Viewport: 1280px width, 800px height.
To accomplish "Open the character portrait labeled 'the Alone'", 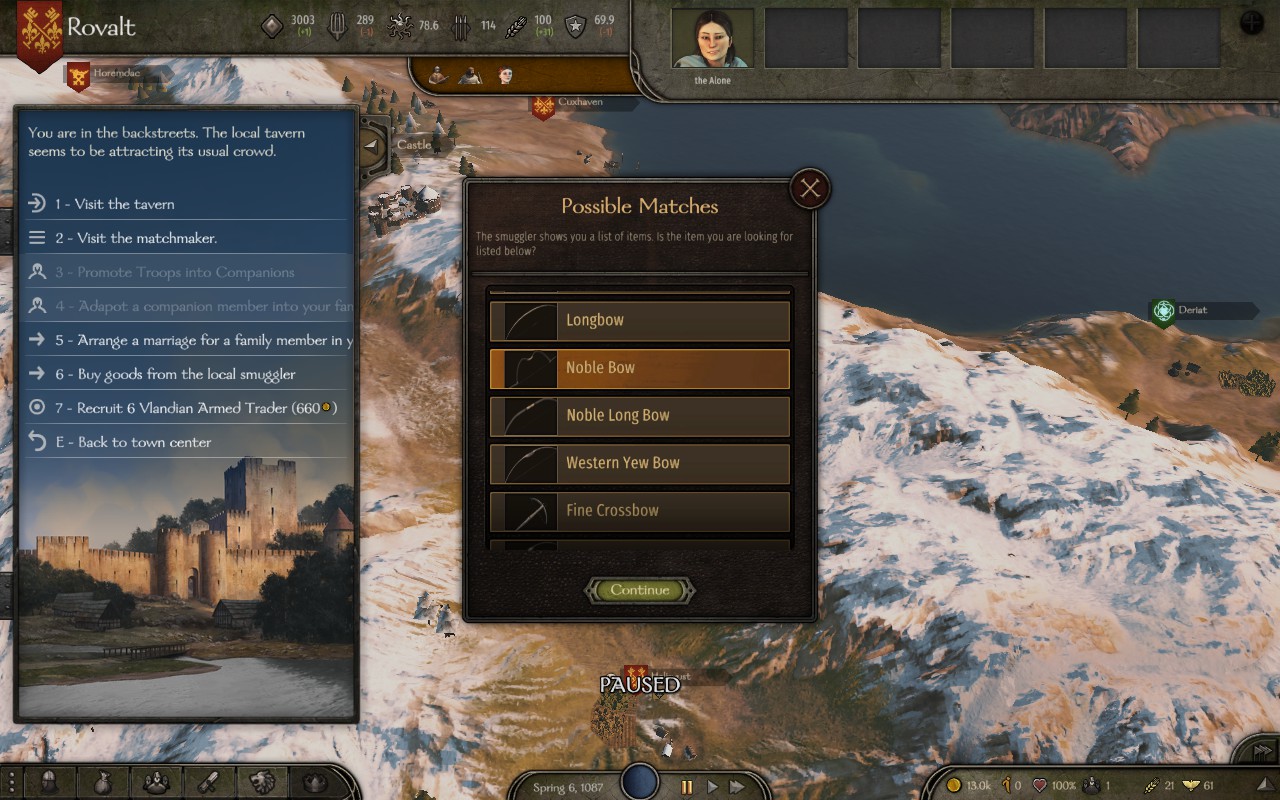I will tap(712, 41).
